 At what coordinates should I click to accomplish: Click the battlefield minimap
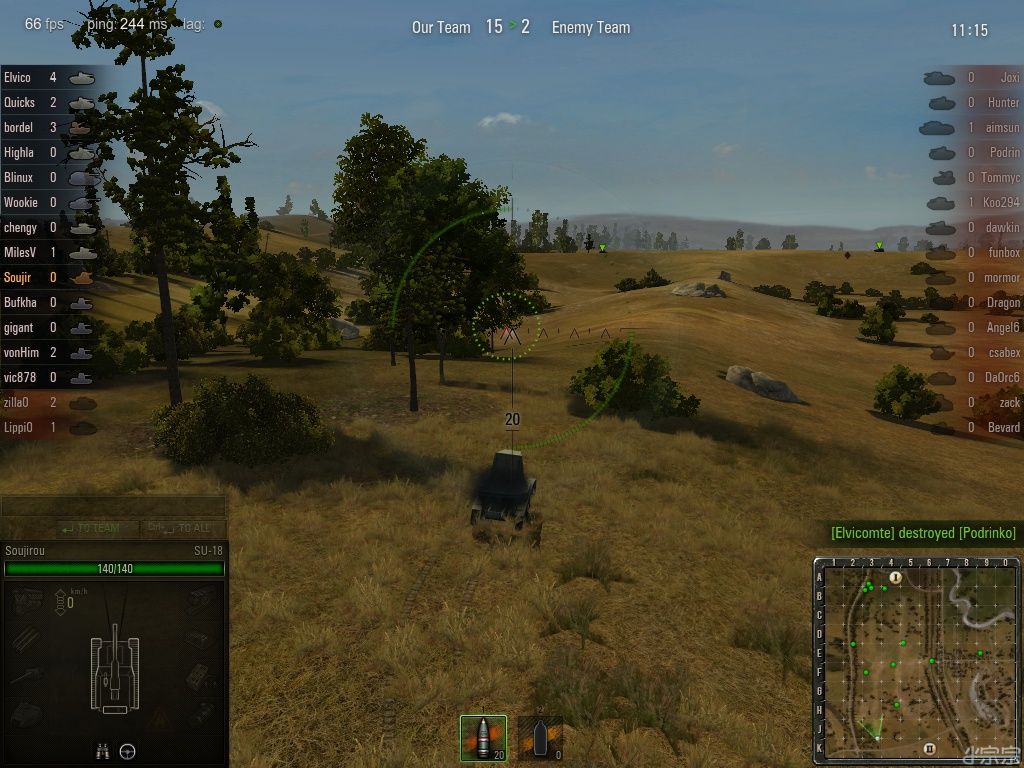click(x=916, y=660)
